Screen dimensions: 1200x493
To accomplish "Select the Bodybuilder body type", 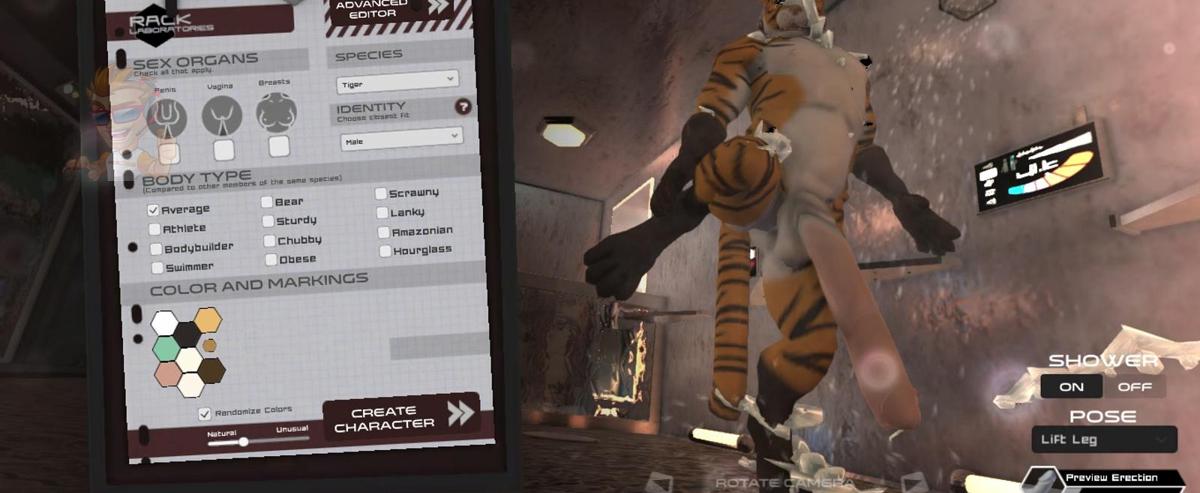I will click(x=156, y=248).
